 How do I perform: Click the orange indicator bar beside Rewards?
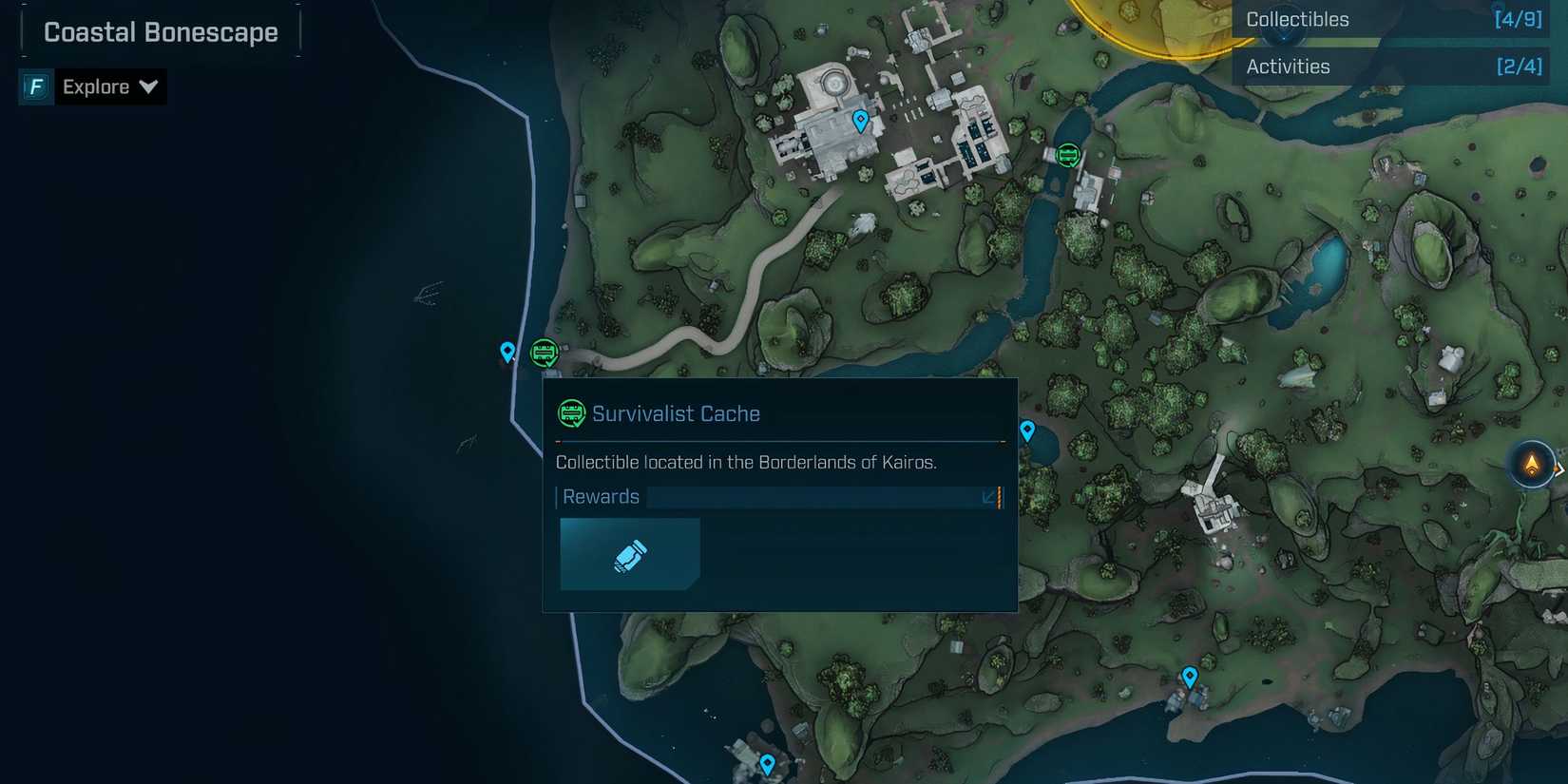(x=997, y=496)
